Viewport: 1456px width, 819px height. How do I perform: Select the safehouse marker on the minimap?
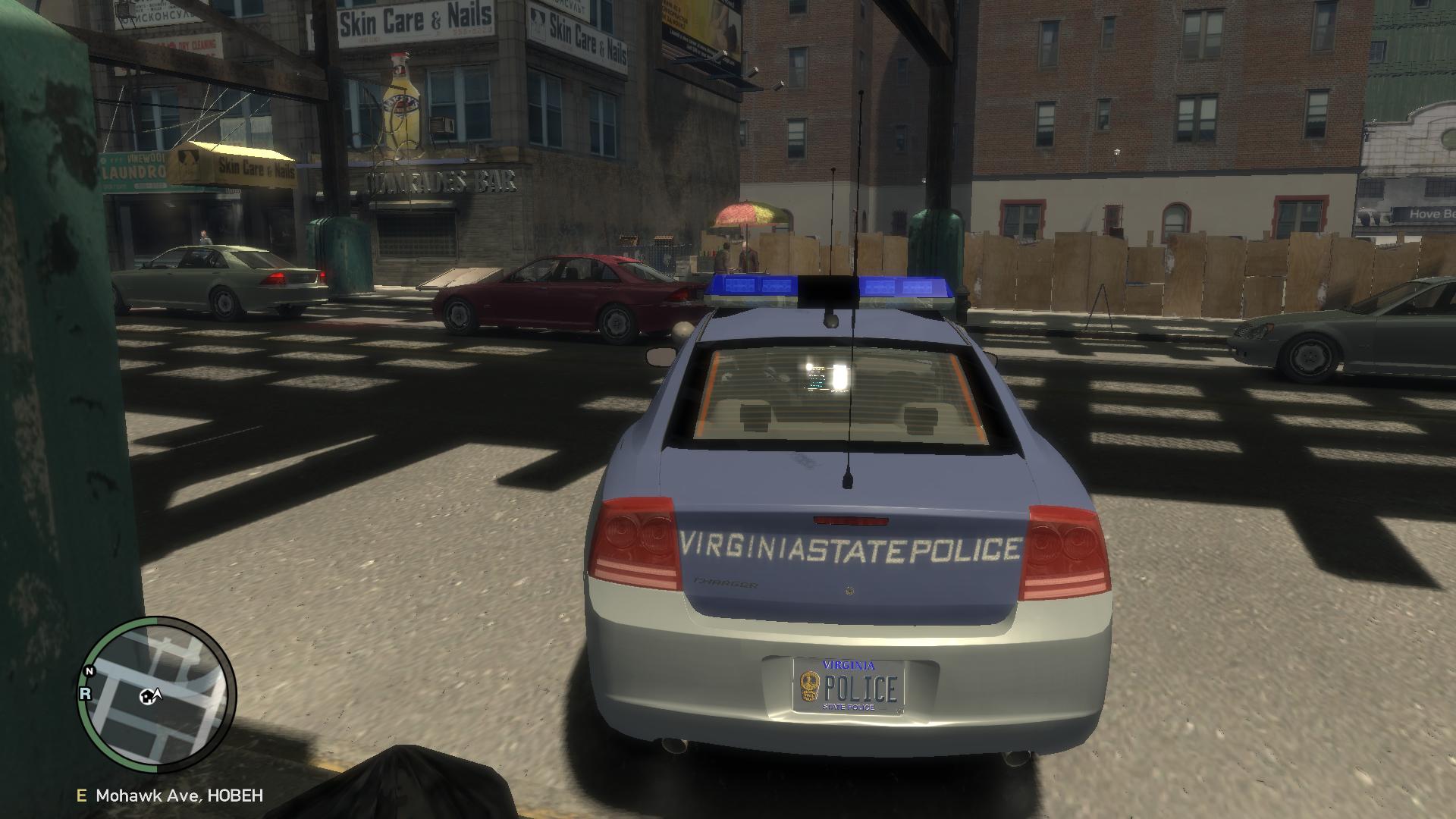(145, 696)
